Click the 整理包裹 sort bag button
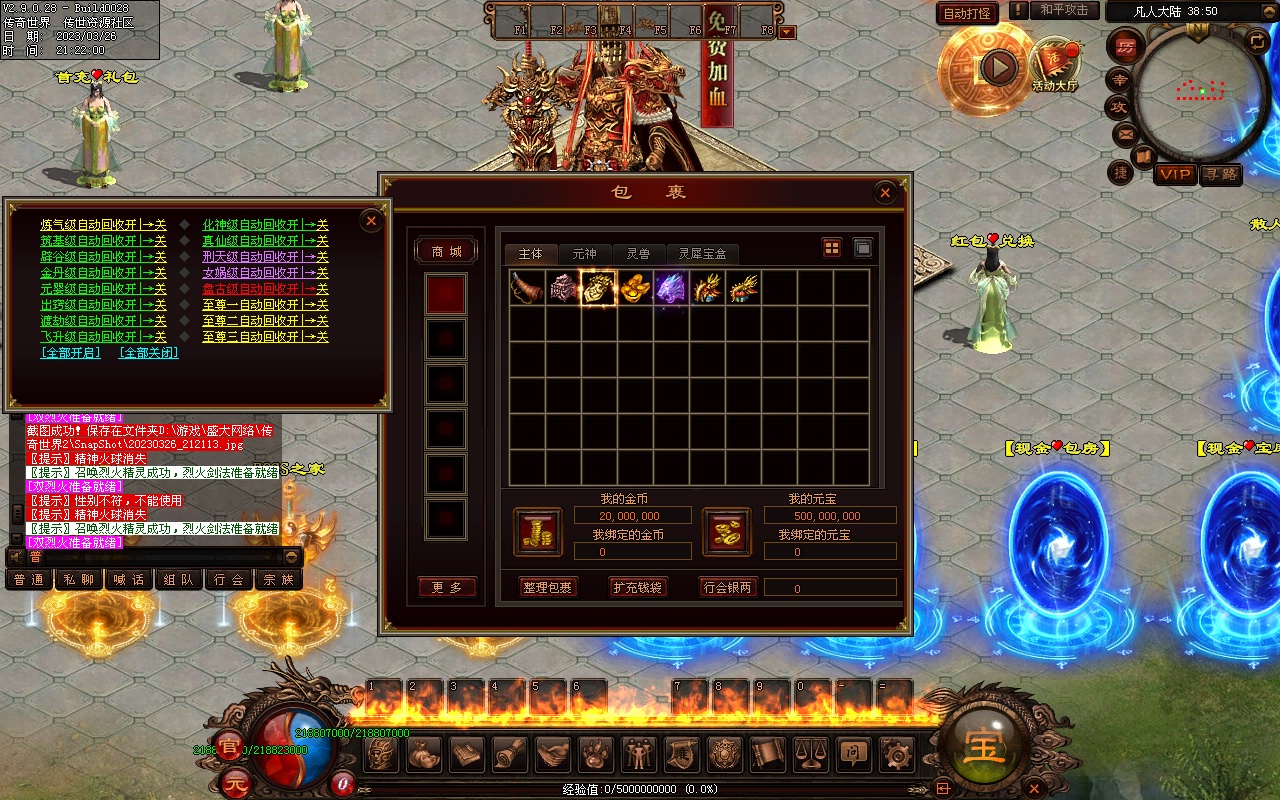This screenshot has width=1280, height=800. tap(548, 587)
